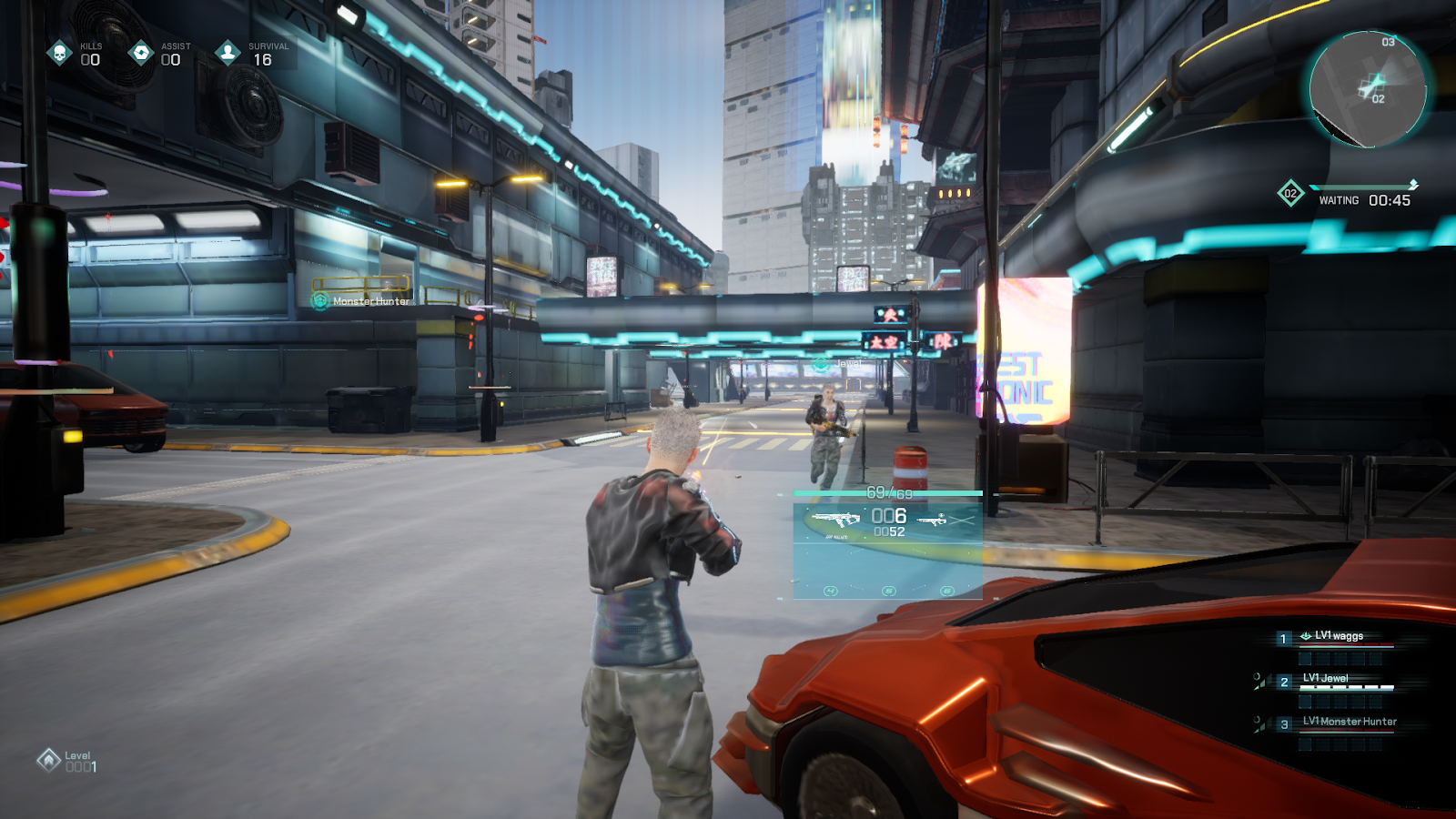Select squad member LV1 Monster Hunter
This screenshot has height=819, width=1456.
point(1349,722)
